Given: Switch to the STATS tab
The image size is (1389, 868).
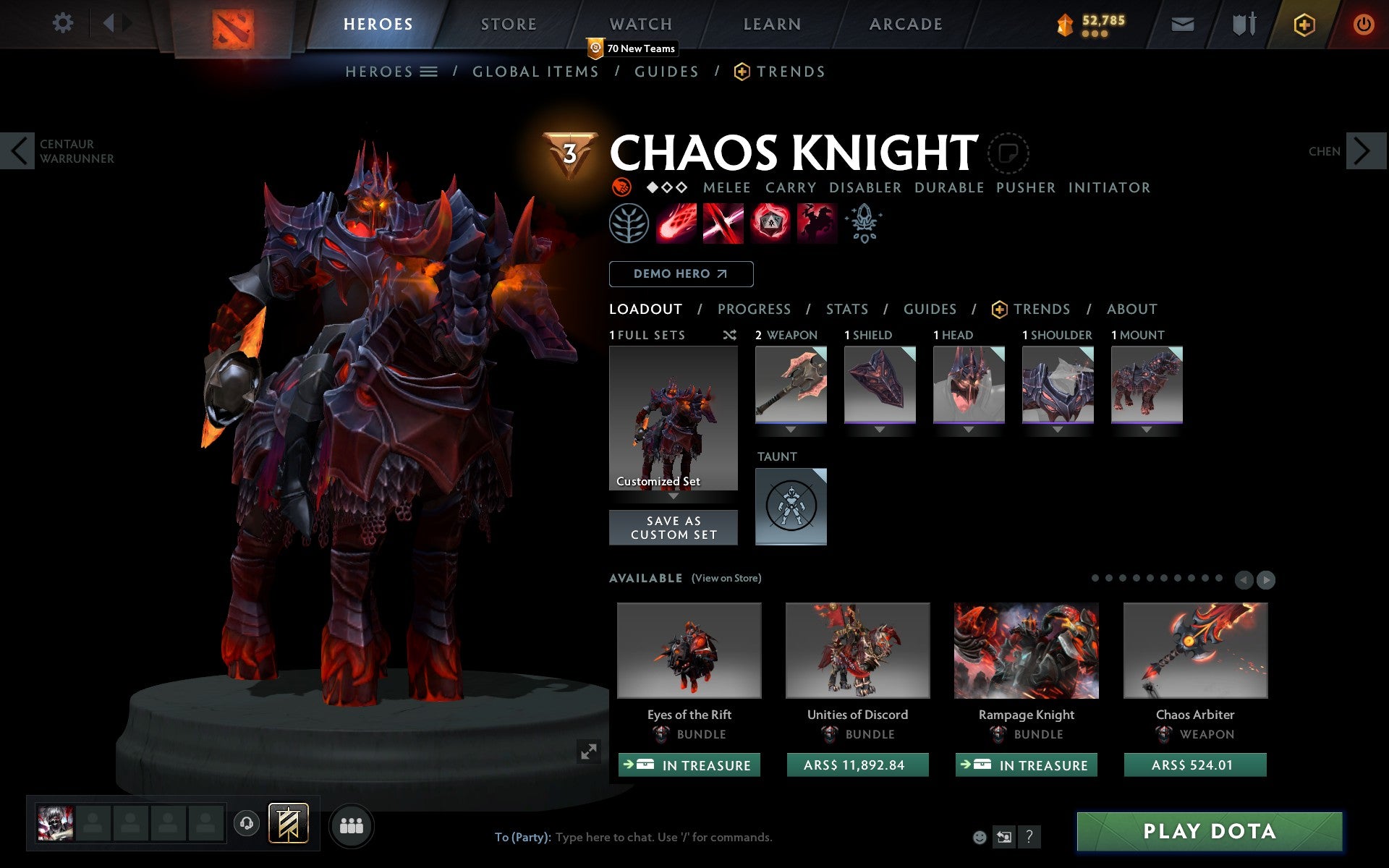Looking at the screenshot, I should [x=846, y=309].
